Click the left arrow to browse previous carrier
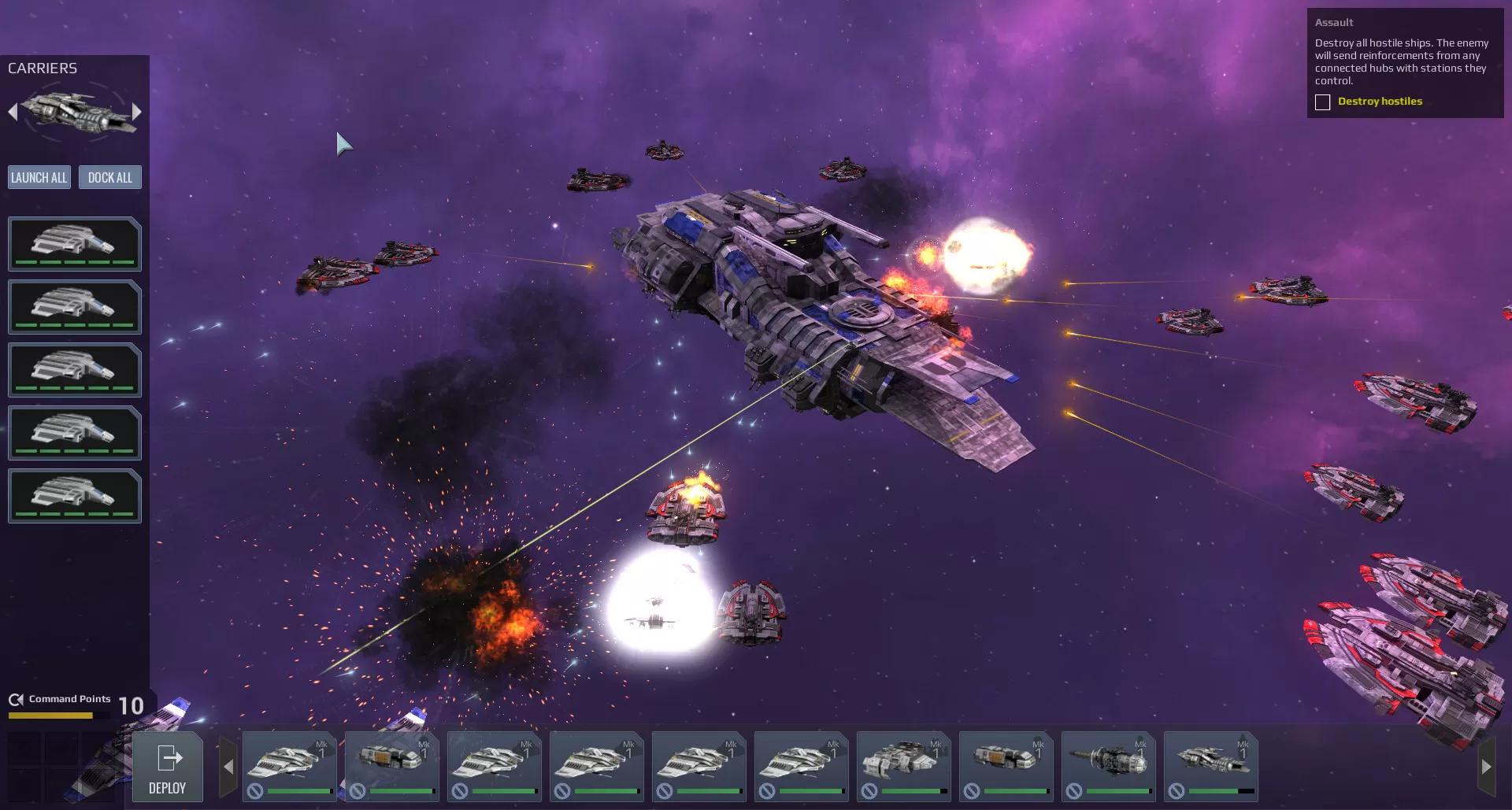 (12, 112)
